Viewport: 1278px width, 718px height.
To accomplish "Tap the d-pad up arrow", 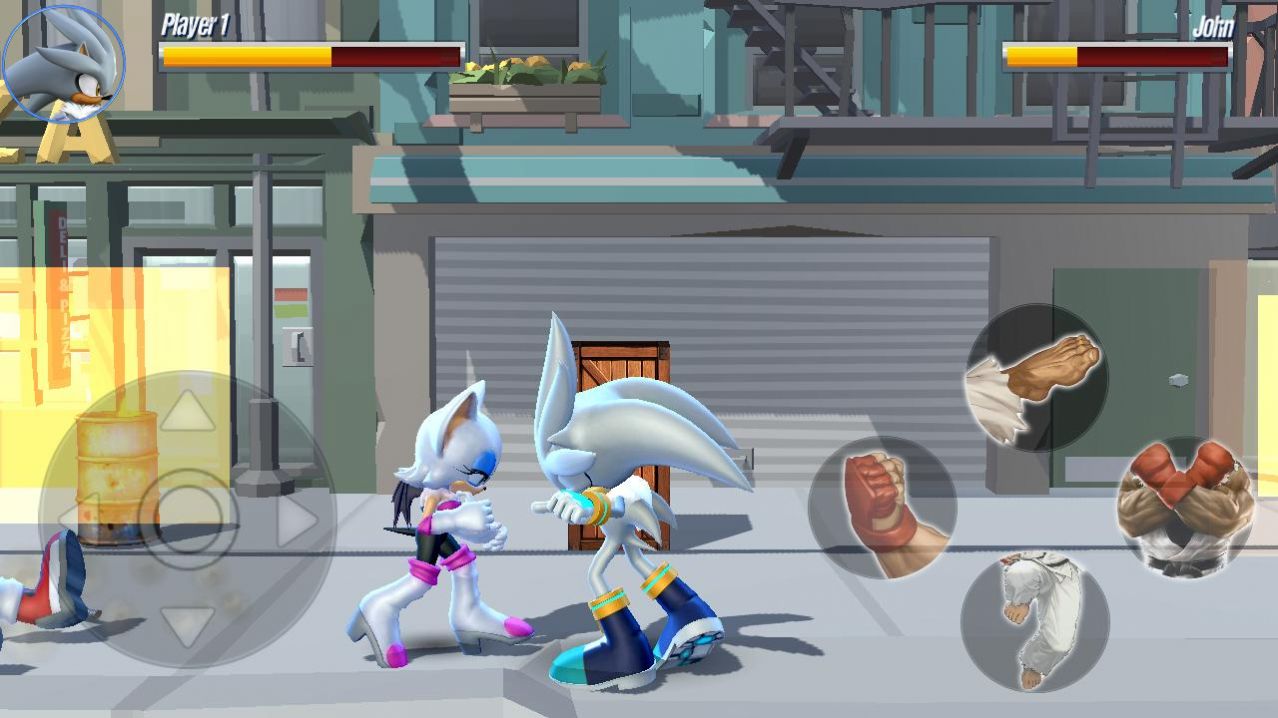I will tap(187, 412).
